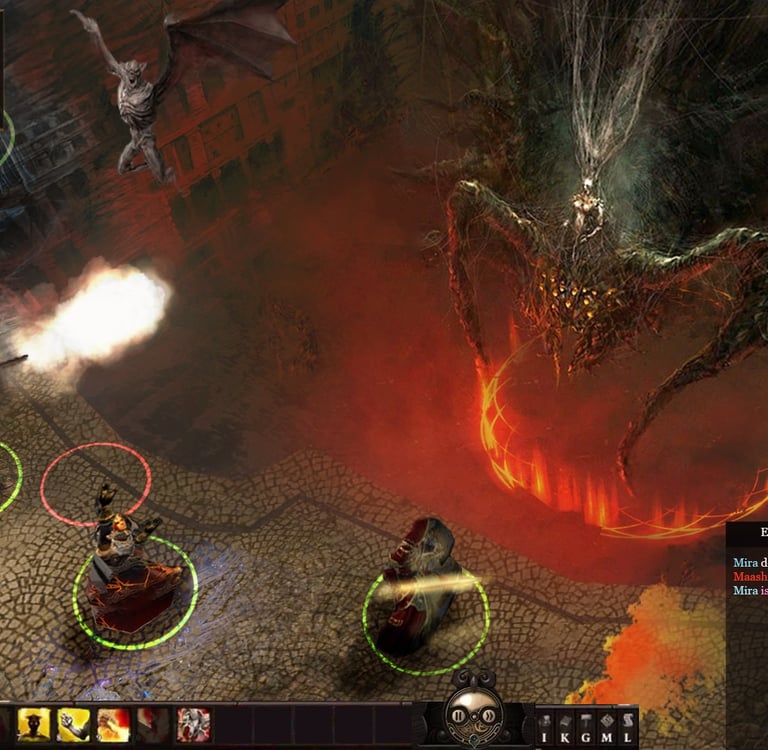Select the fiery orange skill icon
Screen dimensions: 768x750
113,724
